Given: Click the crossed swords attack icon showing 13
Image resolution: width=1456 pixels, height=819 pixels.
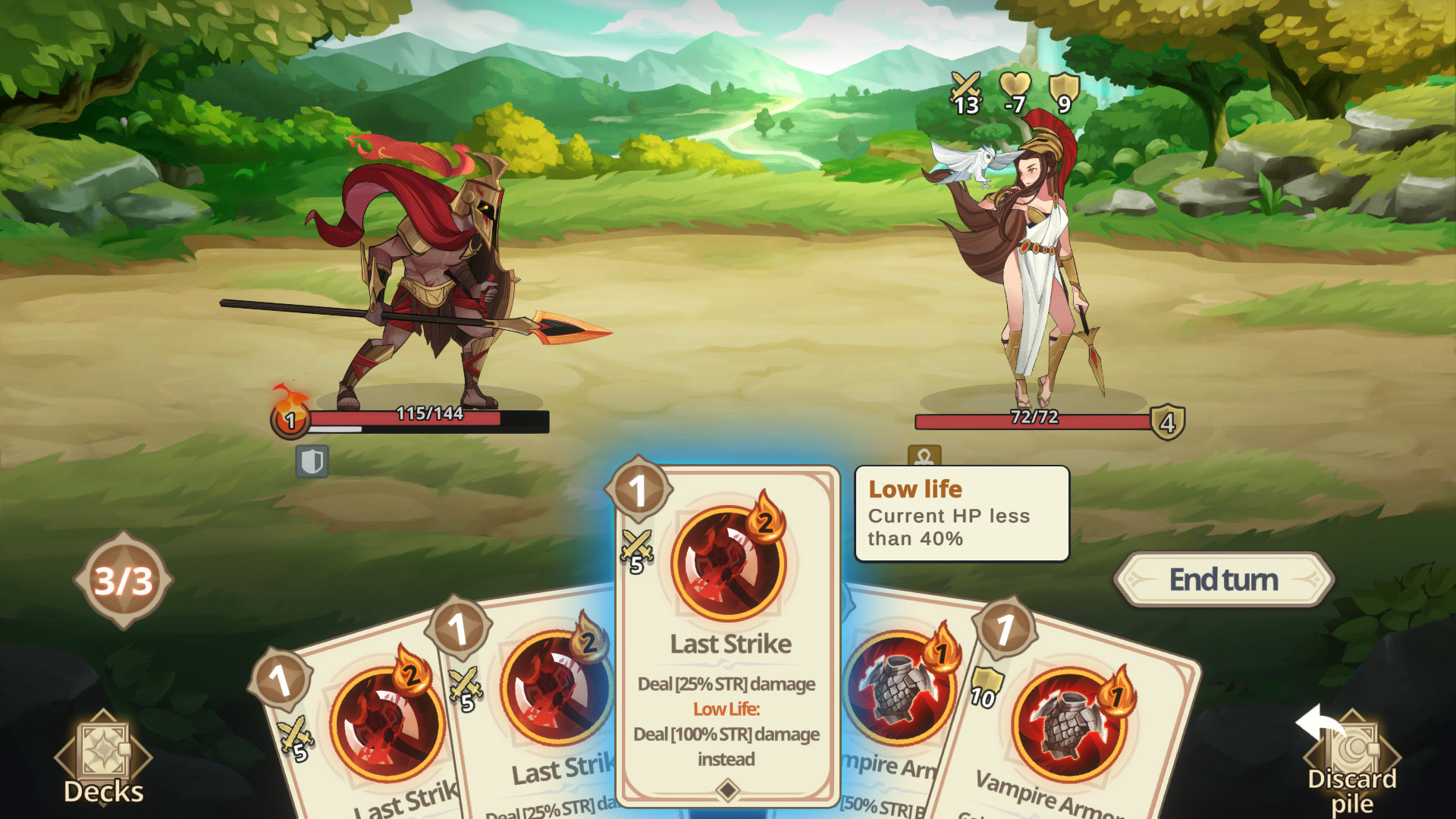Looking at the screenshot, I should tap(966, 91).
